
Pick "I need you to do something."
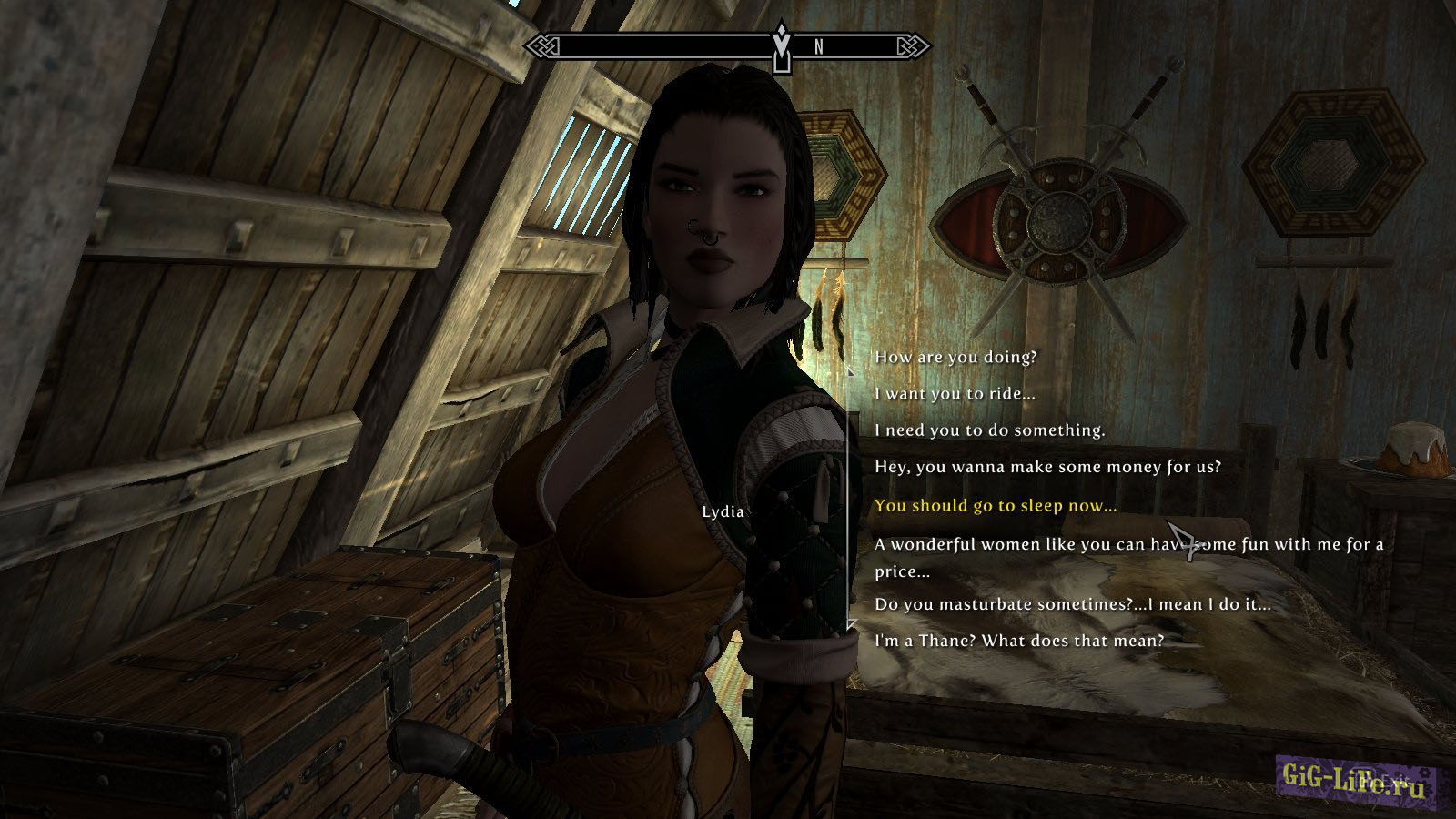[x=989, y=430]
